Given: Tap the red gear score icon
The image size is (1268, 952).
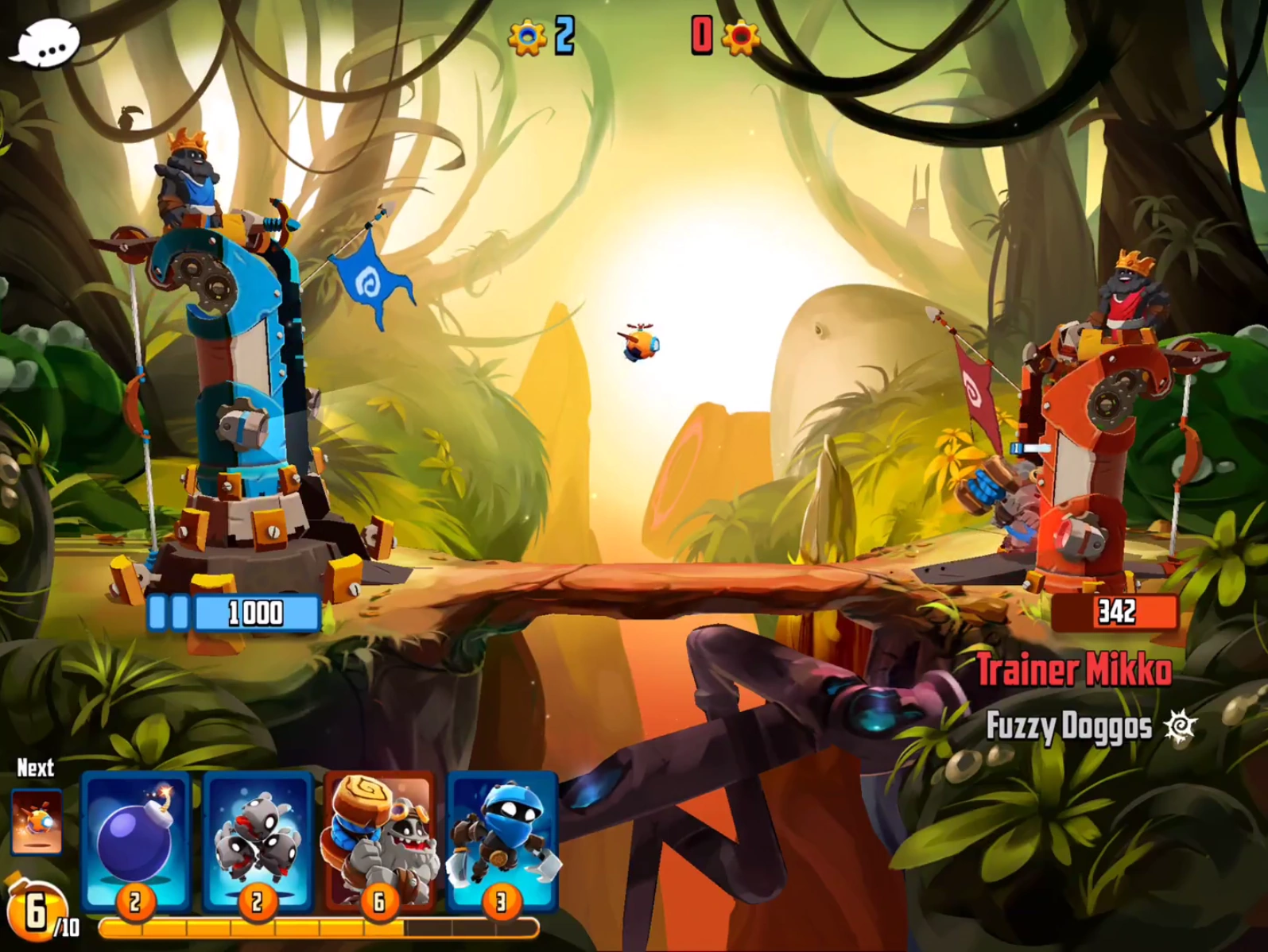Looking at the screenshot, I should [x=740, y=37].
